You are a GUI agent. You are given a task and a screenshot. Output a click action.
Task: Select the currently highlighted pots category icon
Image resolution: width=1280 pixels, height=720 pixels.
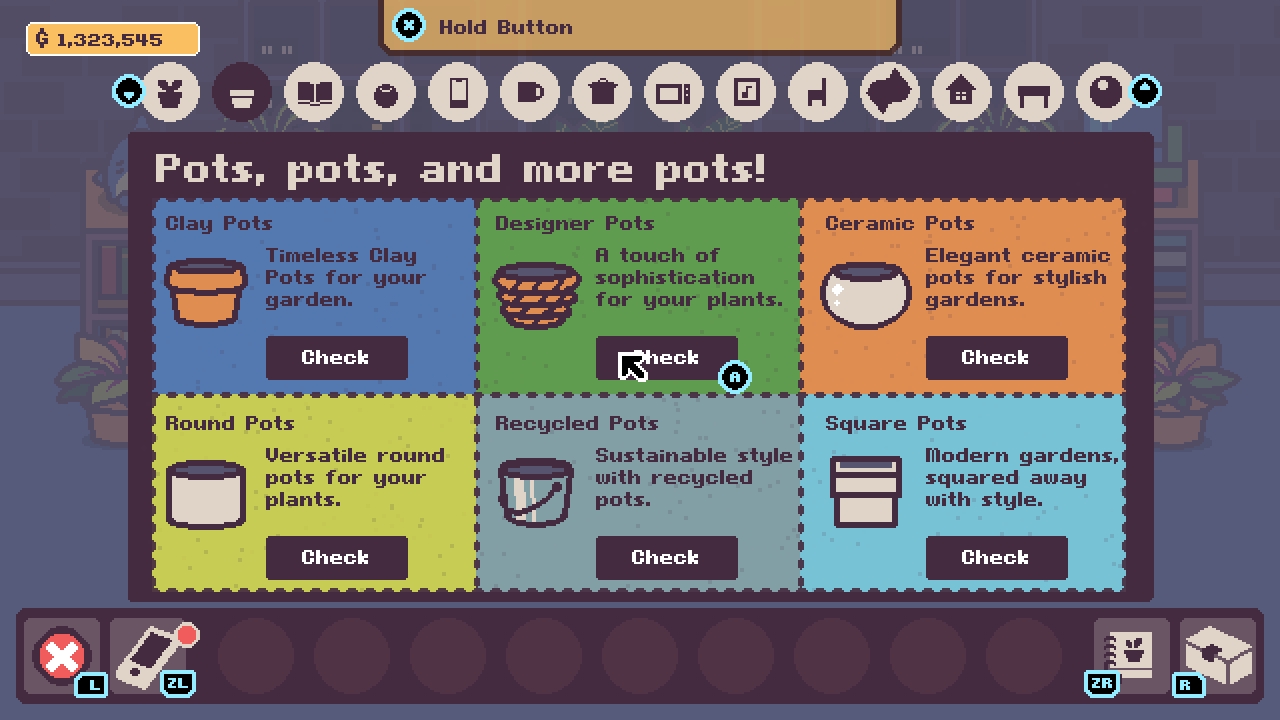click(x=242, y=91)
